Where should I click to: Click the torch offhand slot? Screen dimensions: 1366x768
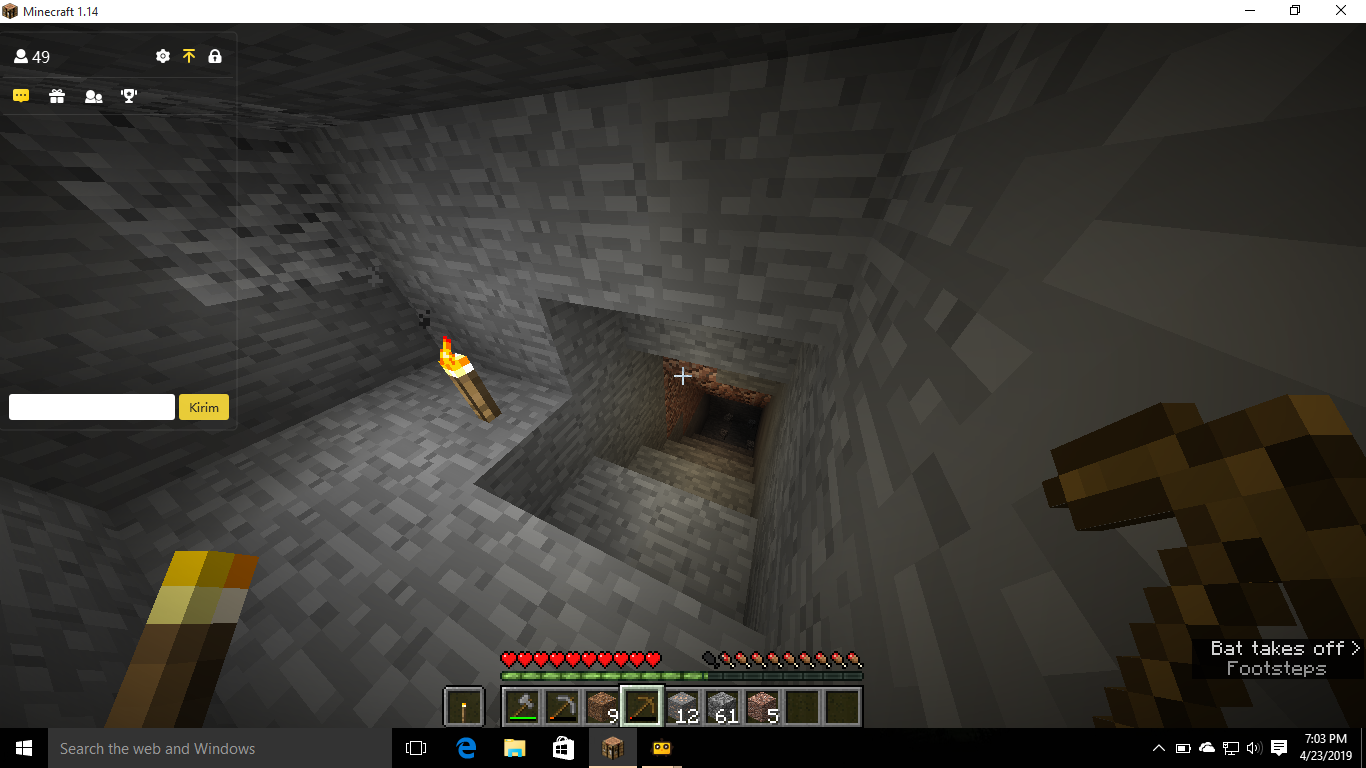tap(464, 707)
